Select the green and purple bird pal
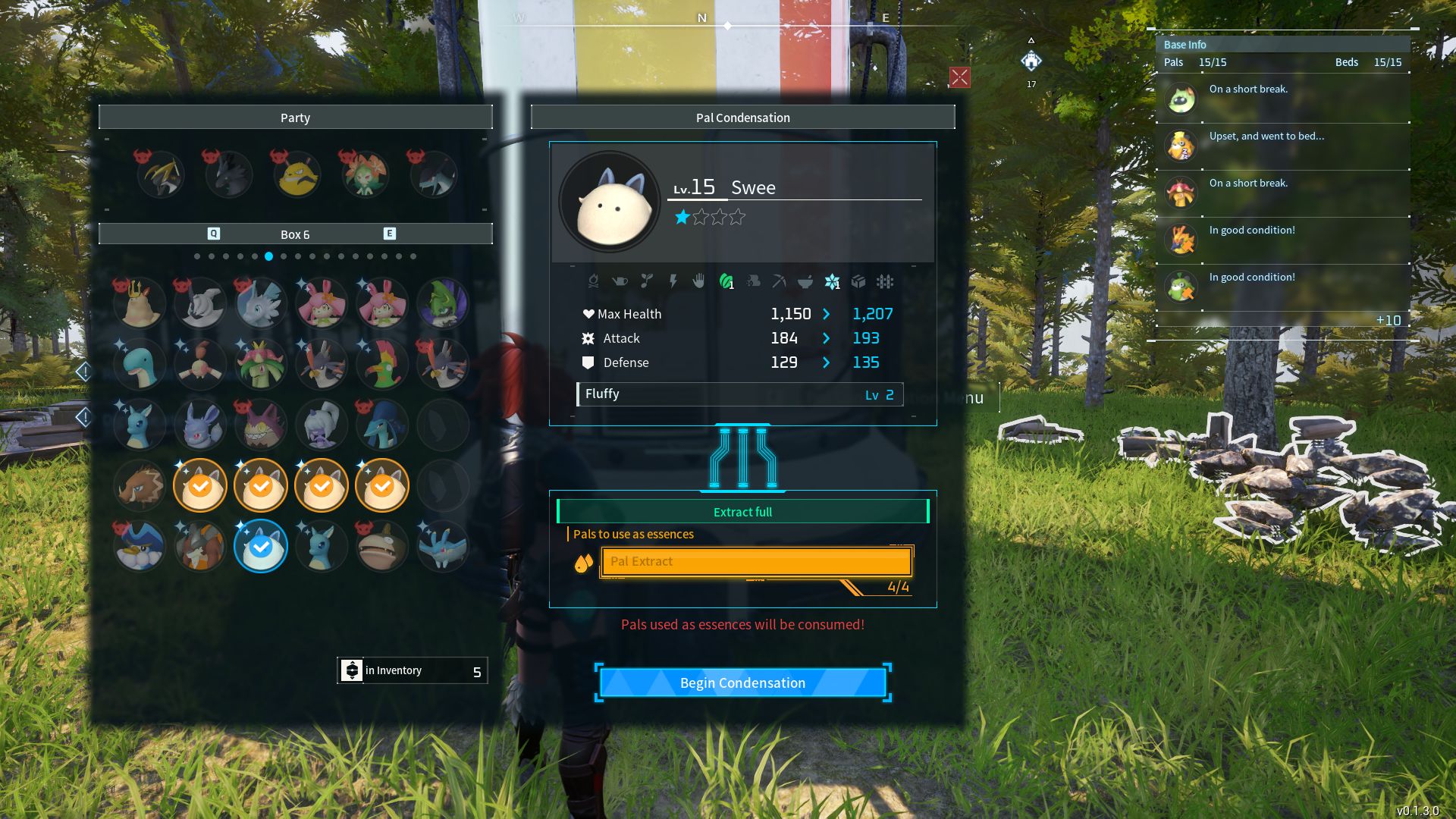This screenshot has height=819, width=1456. click(443, 303)
